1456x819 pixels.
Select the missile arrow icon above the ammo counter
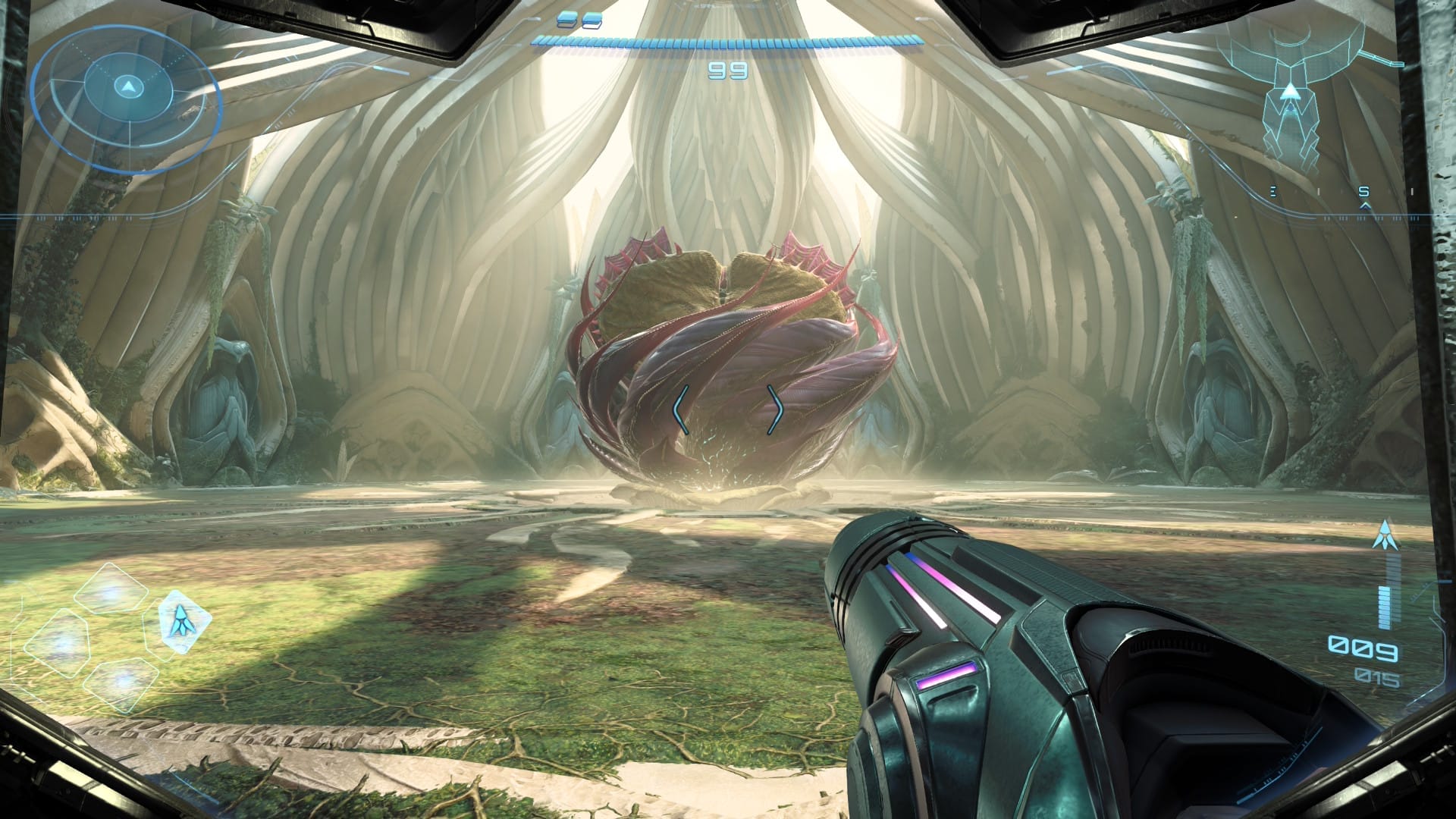(1384, 535)
